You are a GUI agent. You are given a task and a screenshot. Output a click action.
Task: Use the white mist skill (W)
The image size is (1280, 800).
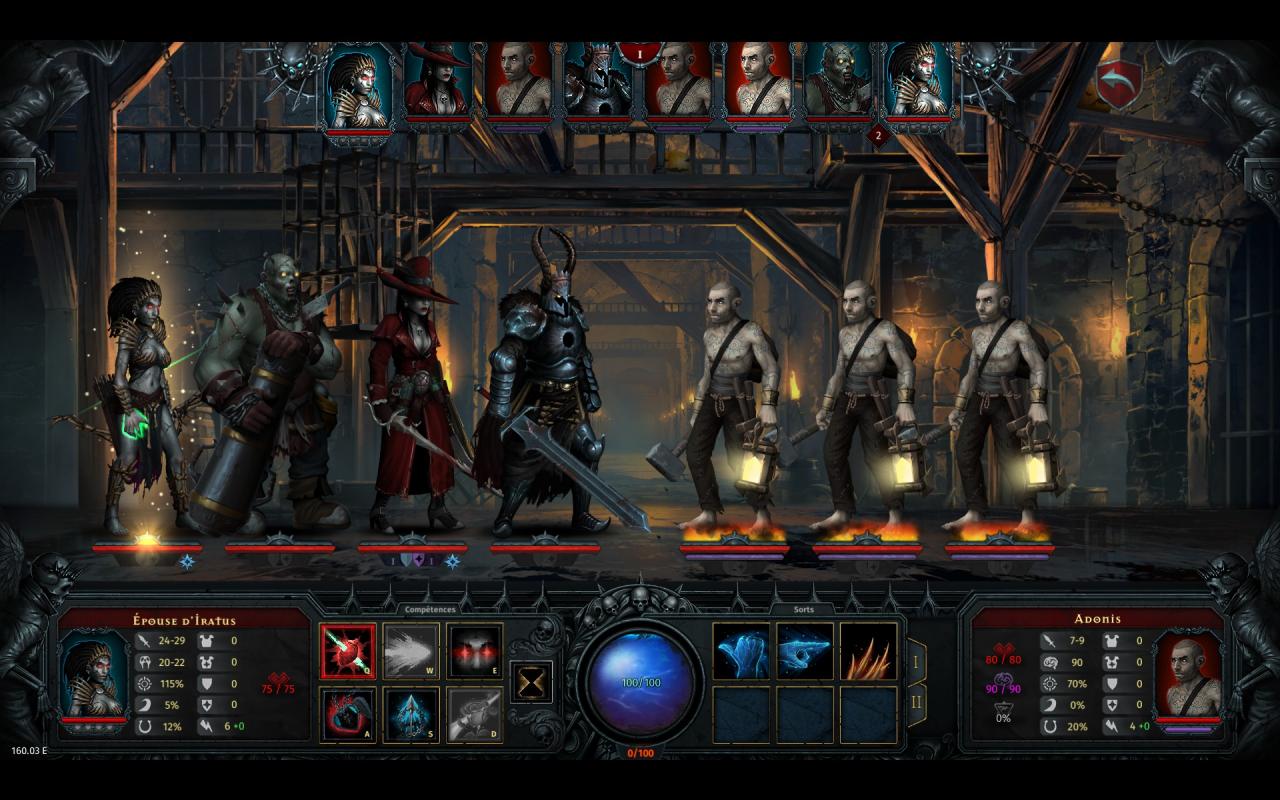[411, 651]
